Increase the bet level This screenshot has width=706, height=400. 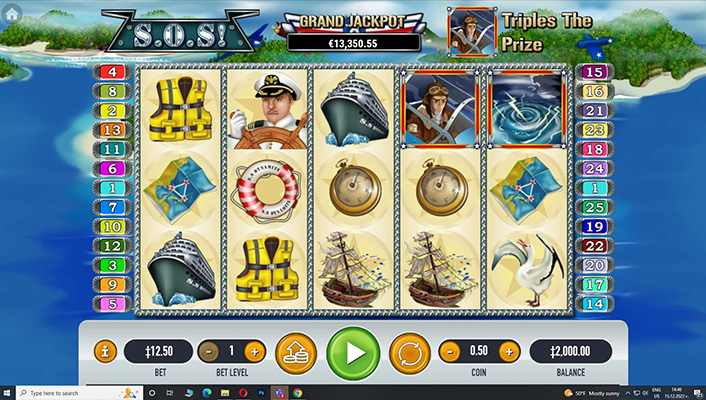(x=254, y=352)
